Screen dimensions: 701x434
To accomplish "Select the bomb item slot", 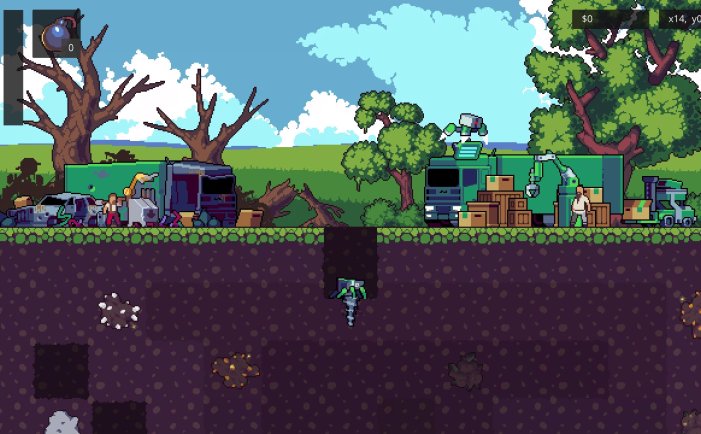I will (x=56, y=34).
